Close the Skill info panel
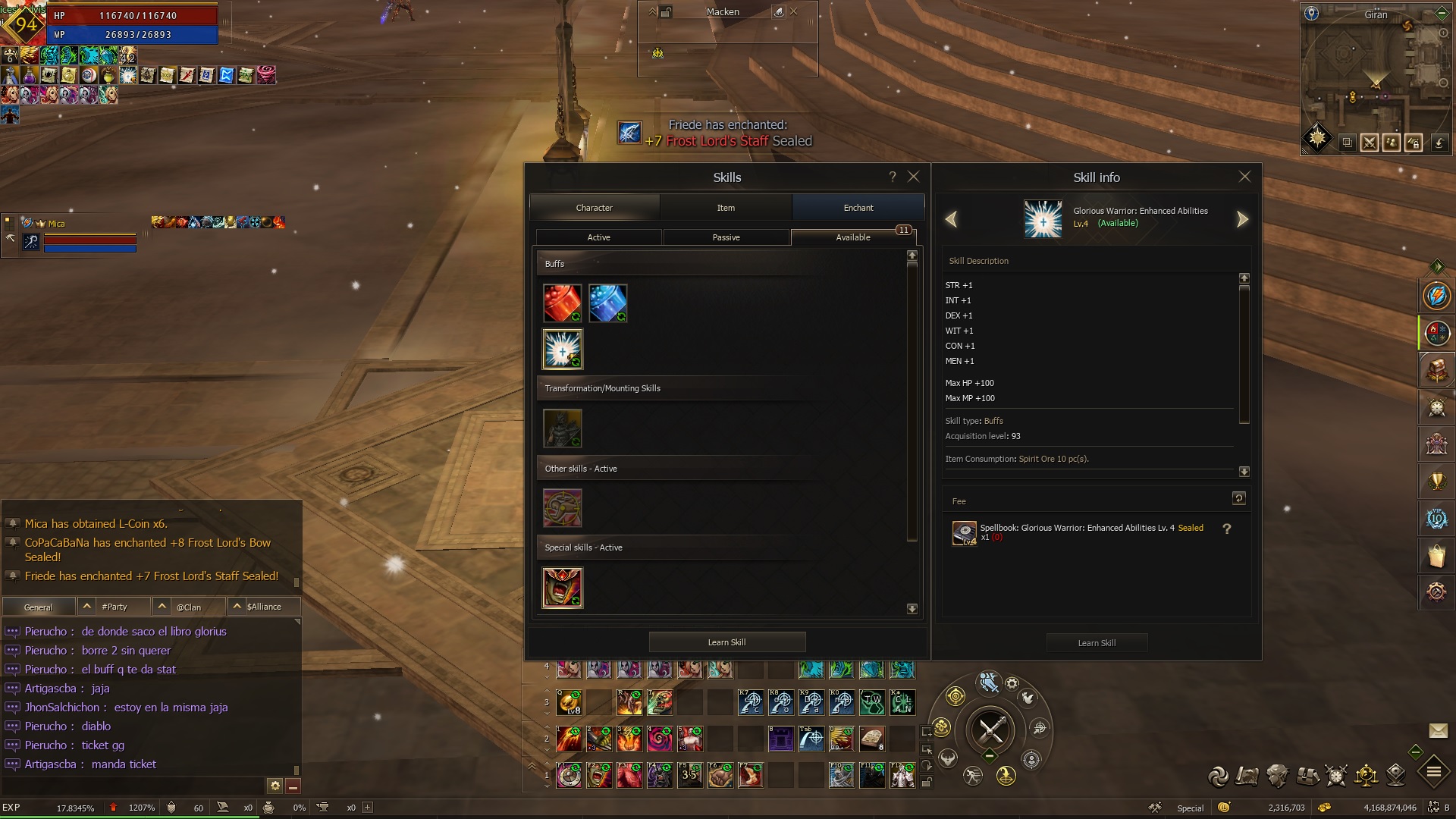This screenshot has width=1456, height=819. click(1244, 177)
